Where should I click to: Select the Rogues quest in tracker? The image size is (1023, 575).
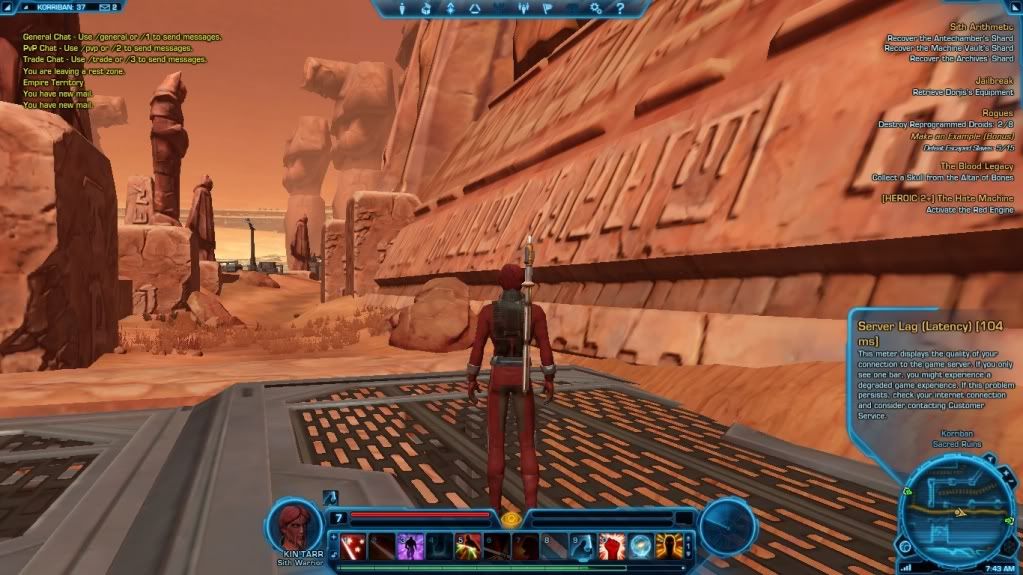tap(996, 113)
